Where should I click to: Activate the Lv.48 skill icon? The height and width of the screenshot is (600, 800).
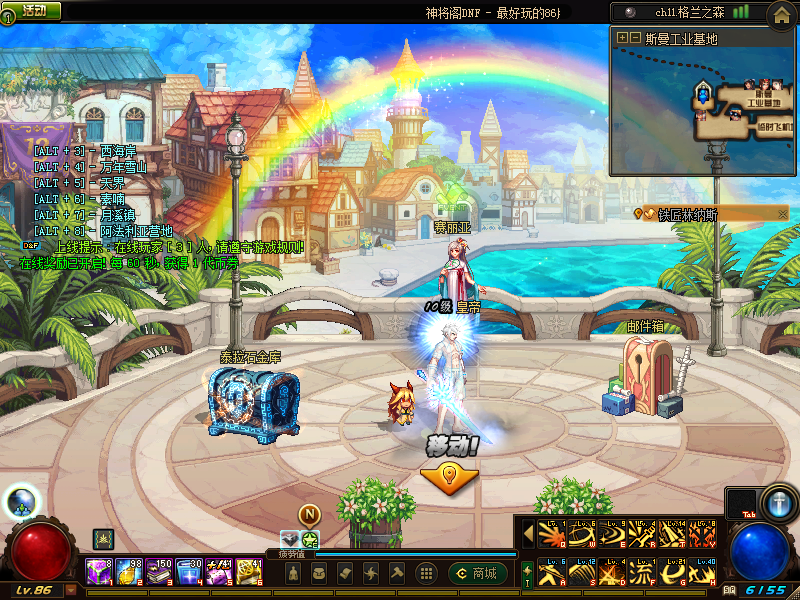[x=704, y=573]
